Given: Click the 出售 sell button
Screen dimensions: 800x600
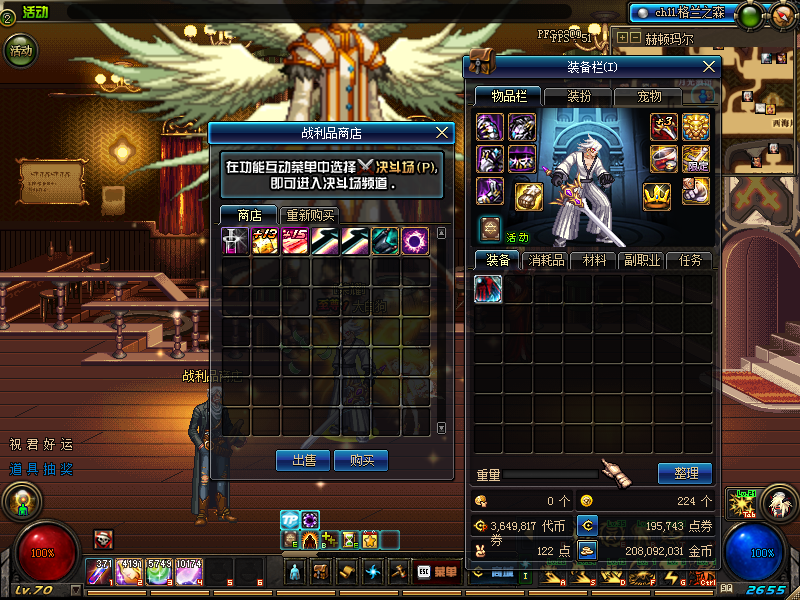Looking at the screenshot, I should pos(302,460).
